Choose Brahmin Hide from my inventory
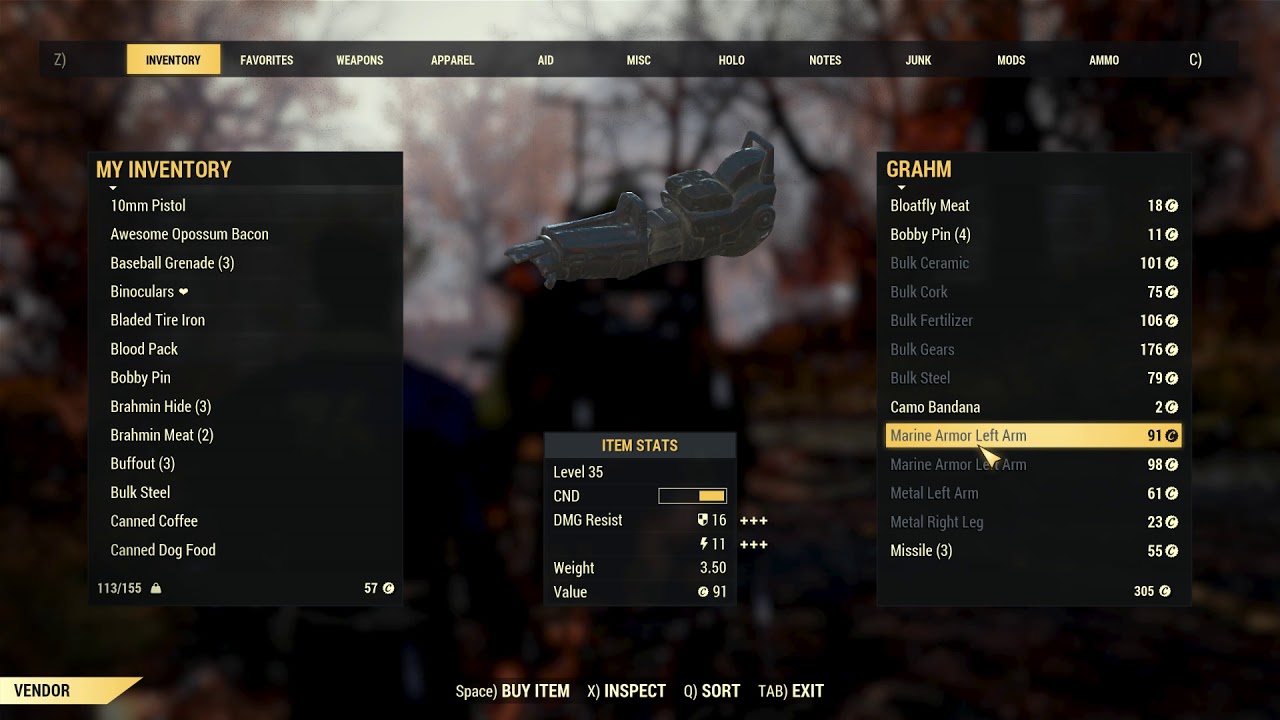 (160, 406)
